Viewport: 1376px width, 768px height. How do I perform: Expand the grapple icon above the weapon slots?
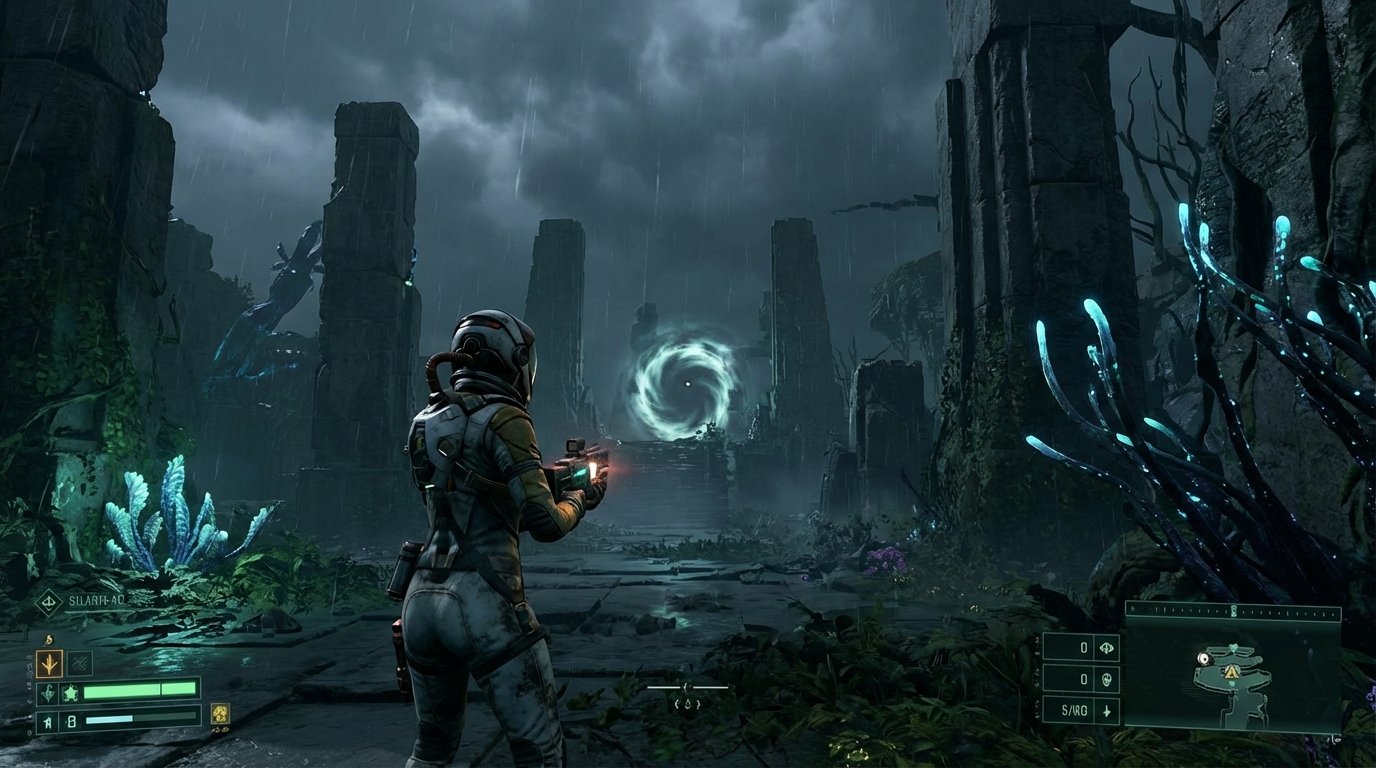48,640
